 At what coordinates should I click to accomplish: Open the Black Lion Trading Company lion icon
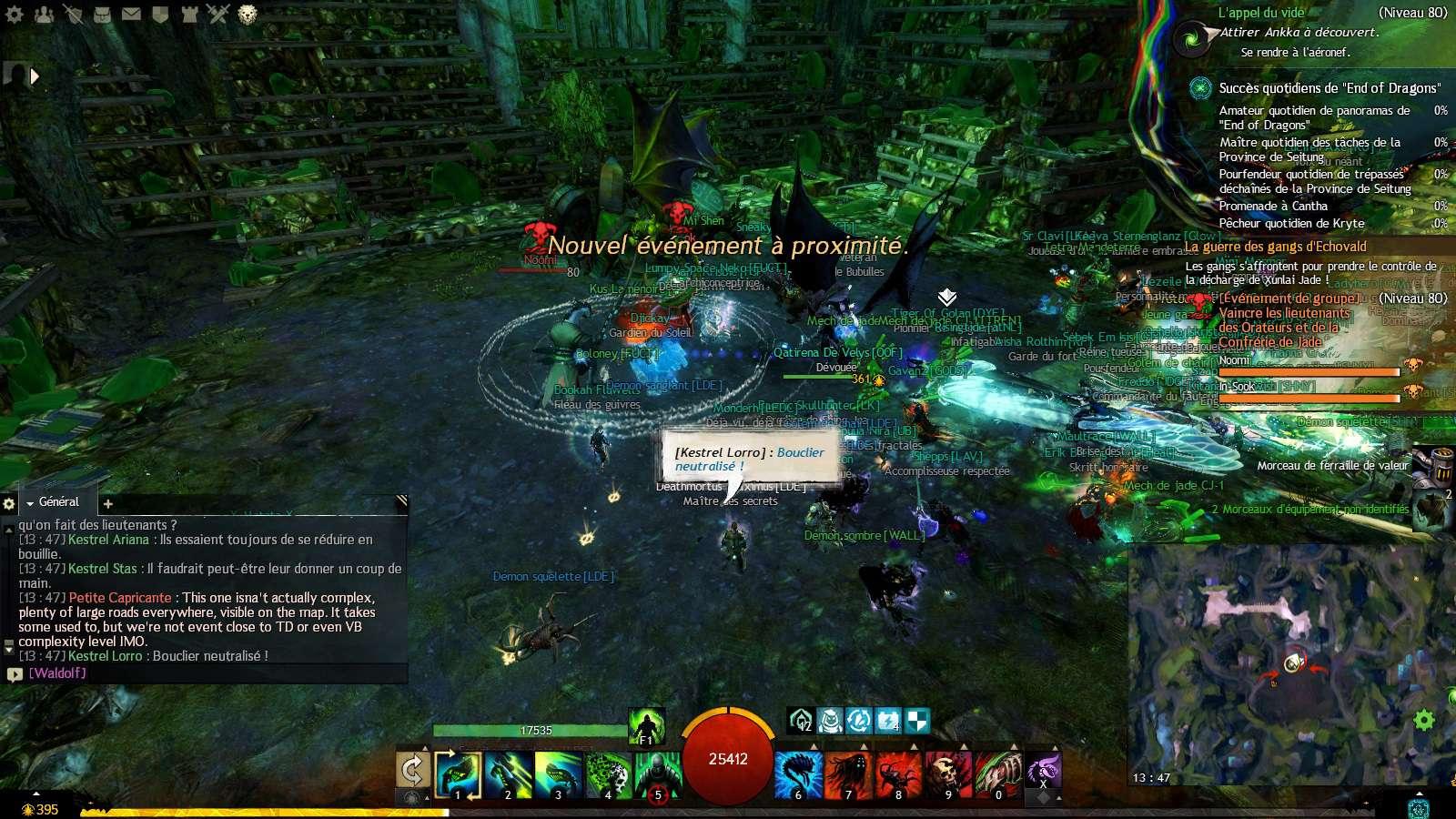(248, 14)
